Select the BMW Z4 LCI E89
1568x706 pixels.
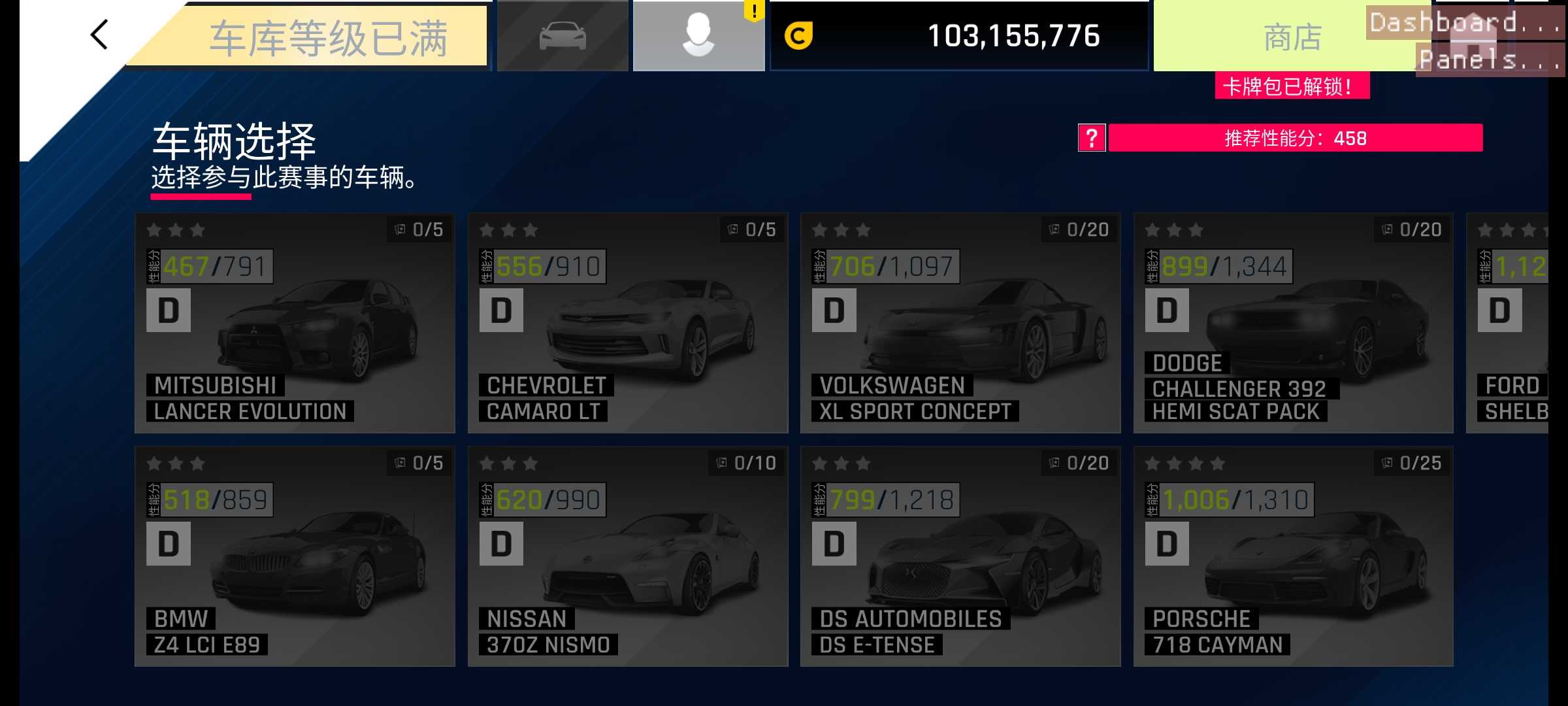[x=295, y=556]
